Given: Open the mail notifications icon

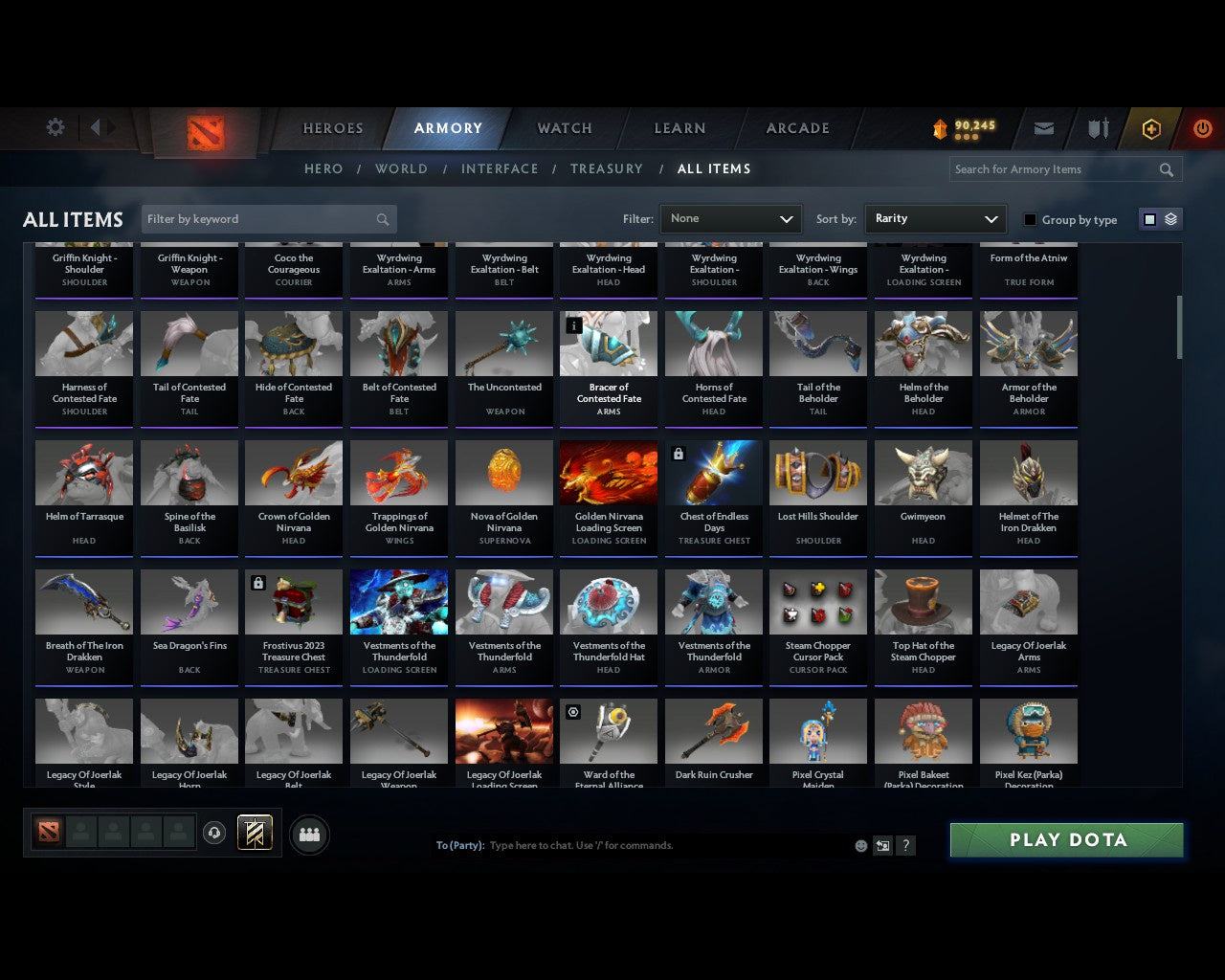Looking at the screenshot, I should pyautogui.click(x=1043, y=128).
